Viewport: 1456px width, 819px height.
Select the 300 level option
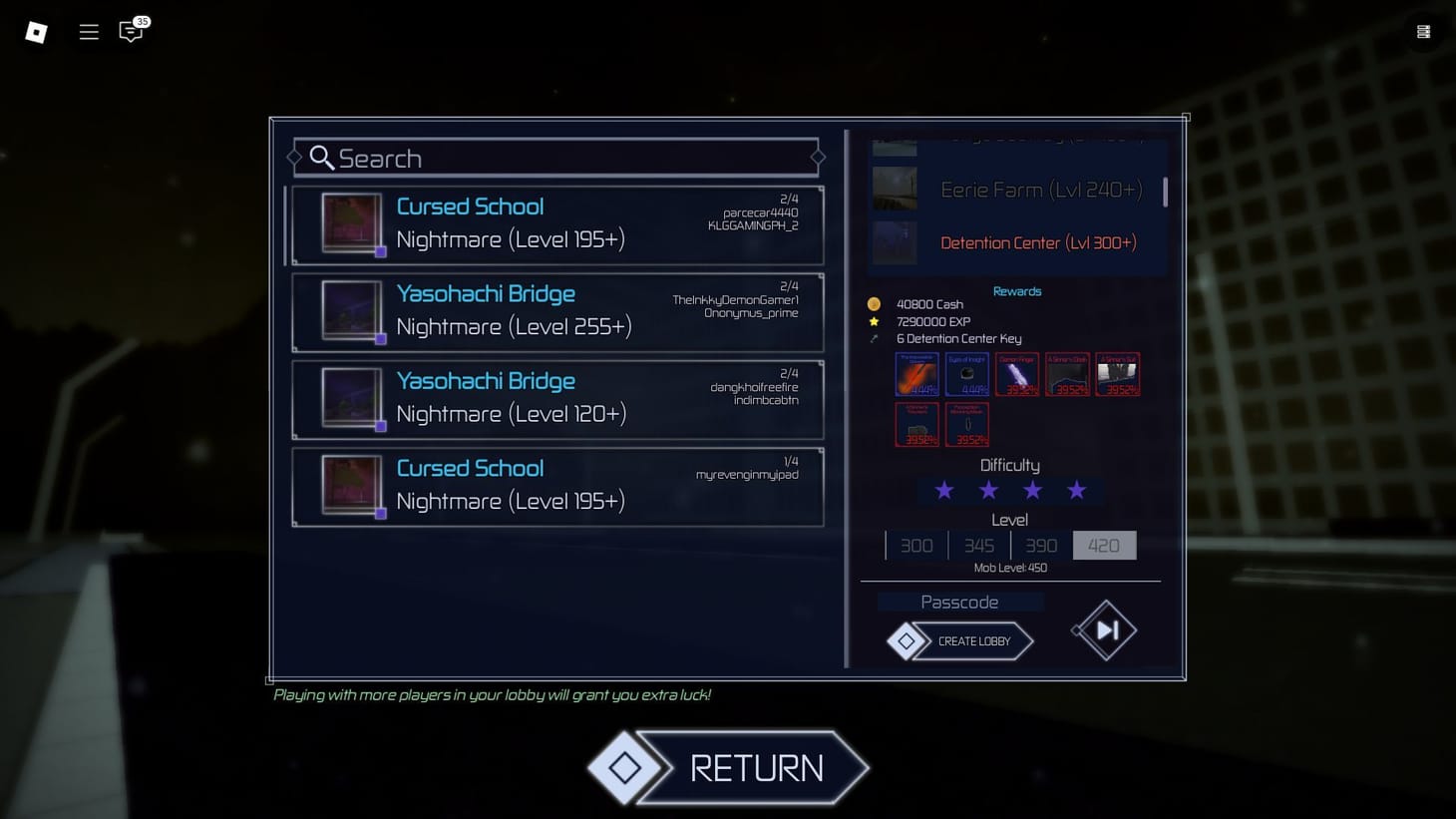click(915, 545)
